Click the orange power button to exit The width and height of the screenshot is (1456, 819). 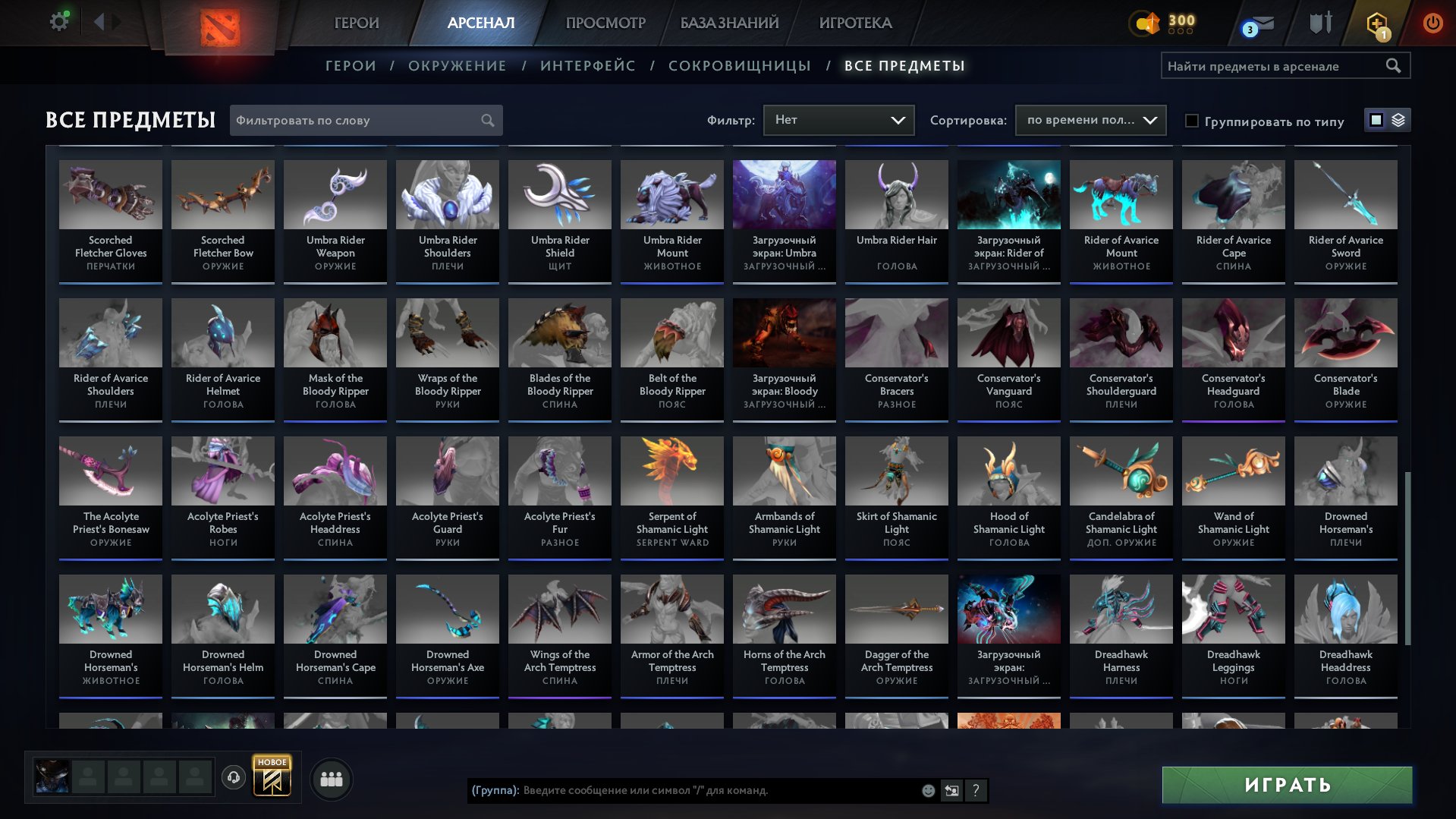tap(1432, 22)
